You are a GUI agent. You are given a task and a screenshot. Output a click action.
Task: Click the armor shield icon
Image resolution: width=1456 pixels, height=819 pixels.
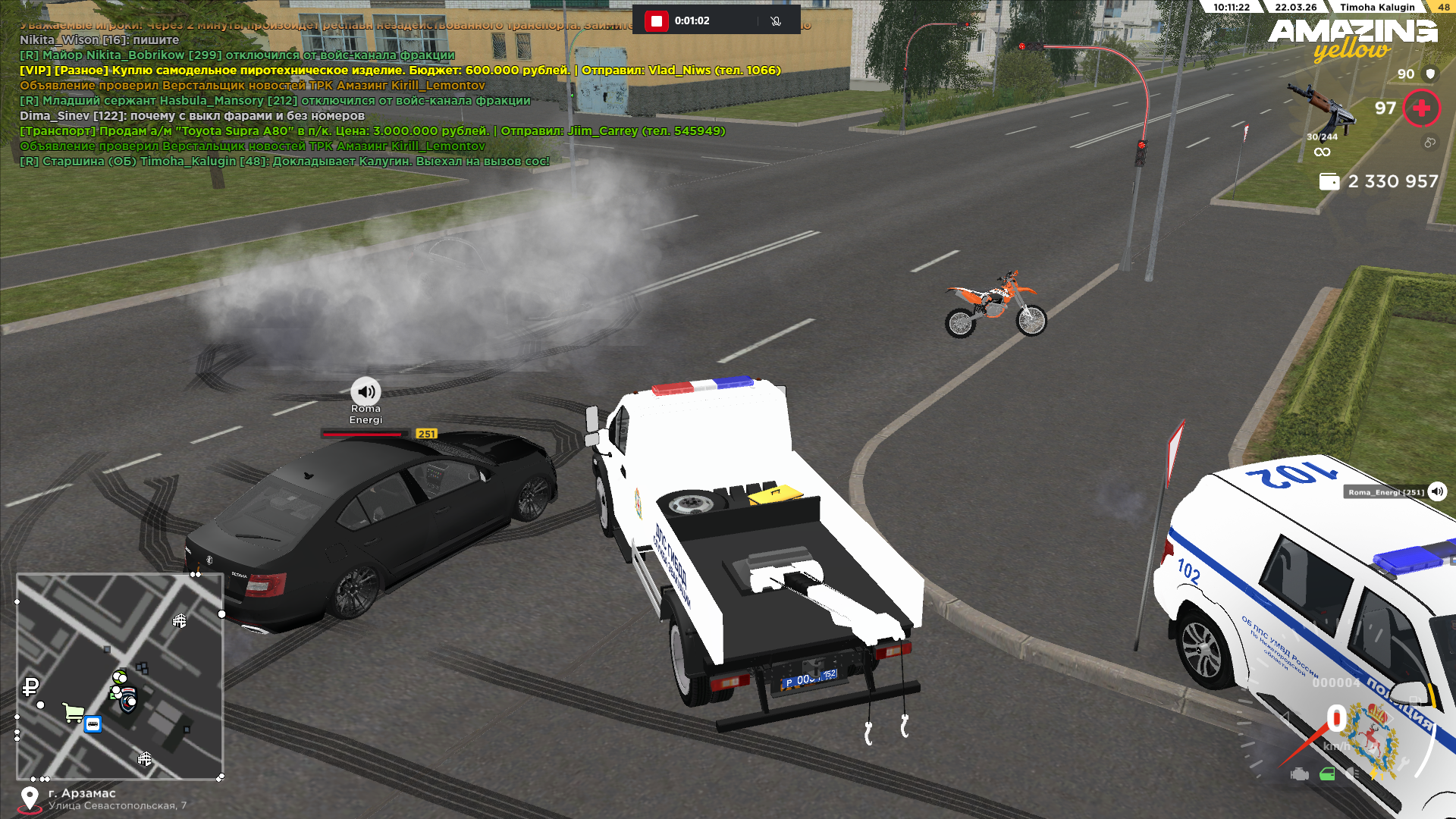click(1430, 74)
